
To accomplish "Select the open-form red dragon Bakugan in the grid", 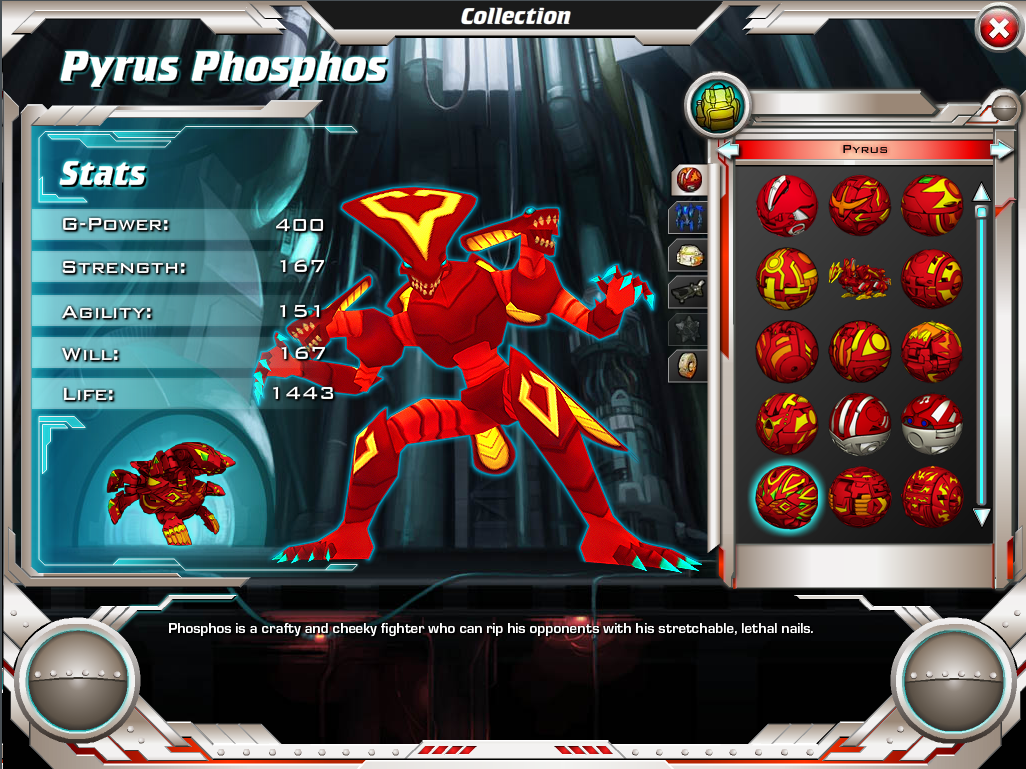I will coord(859,275).
